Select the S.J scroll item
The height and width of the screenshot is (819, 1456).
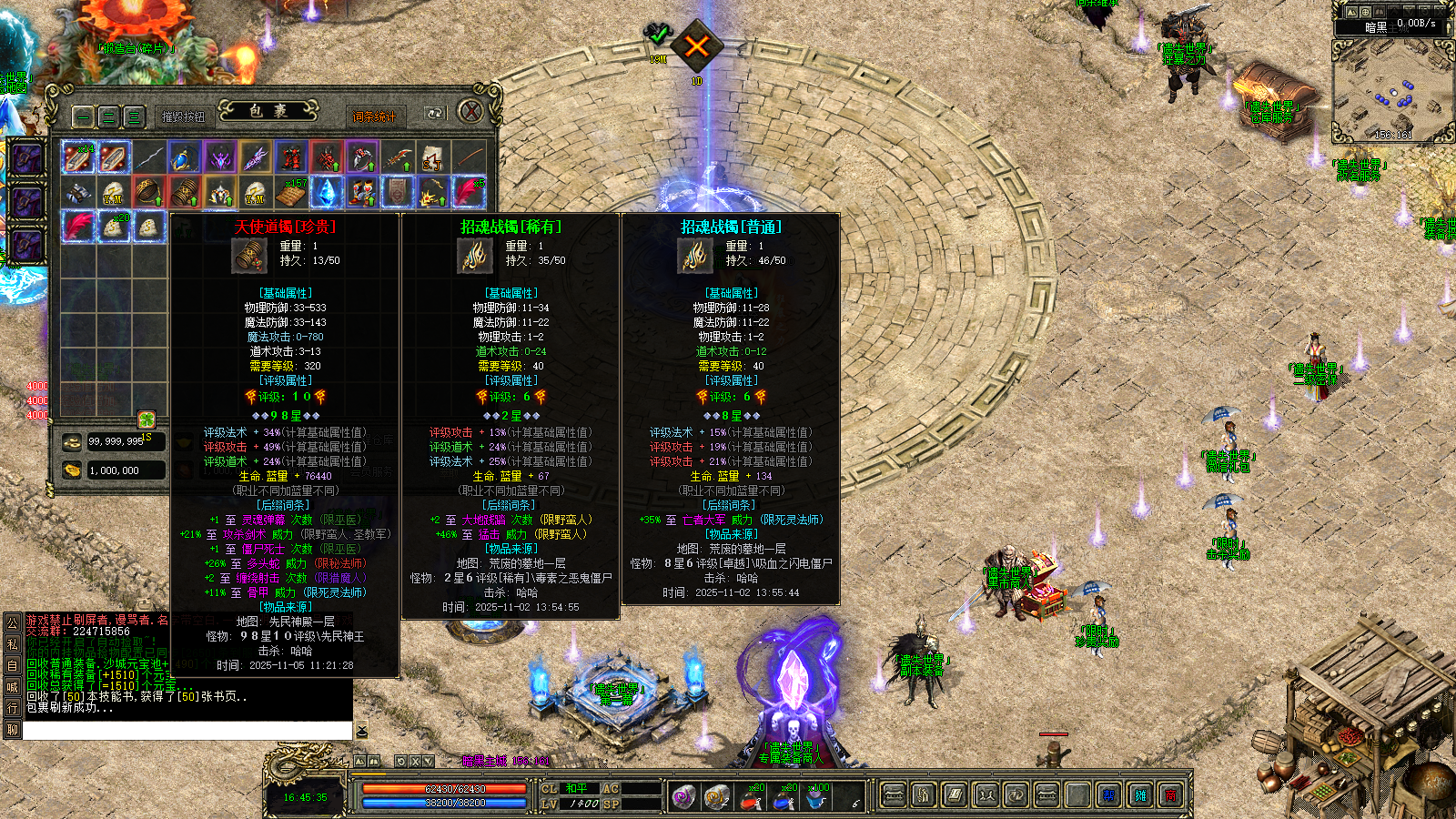coord(432,157)
